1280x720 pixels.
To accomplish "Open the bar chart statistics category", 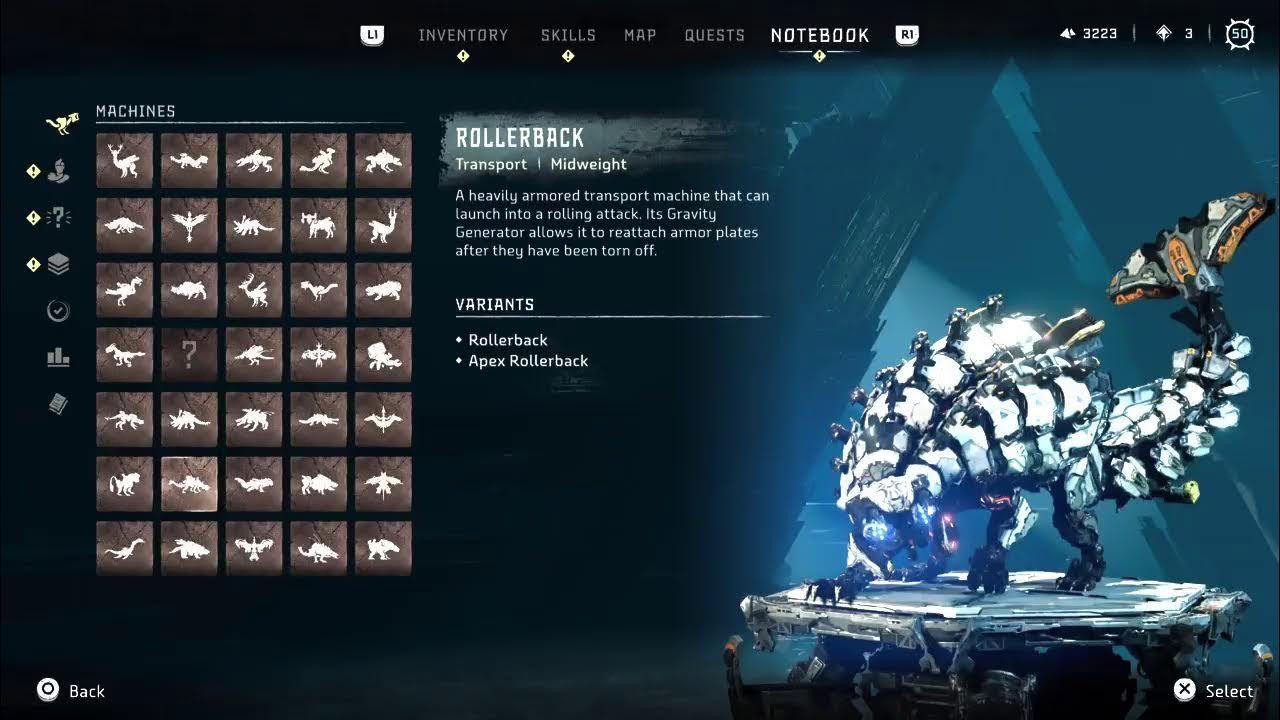I will (58, 357).
